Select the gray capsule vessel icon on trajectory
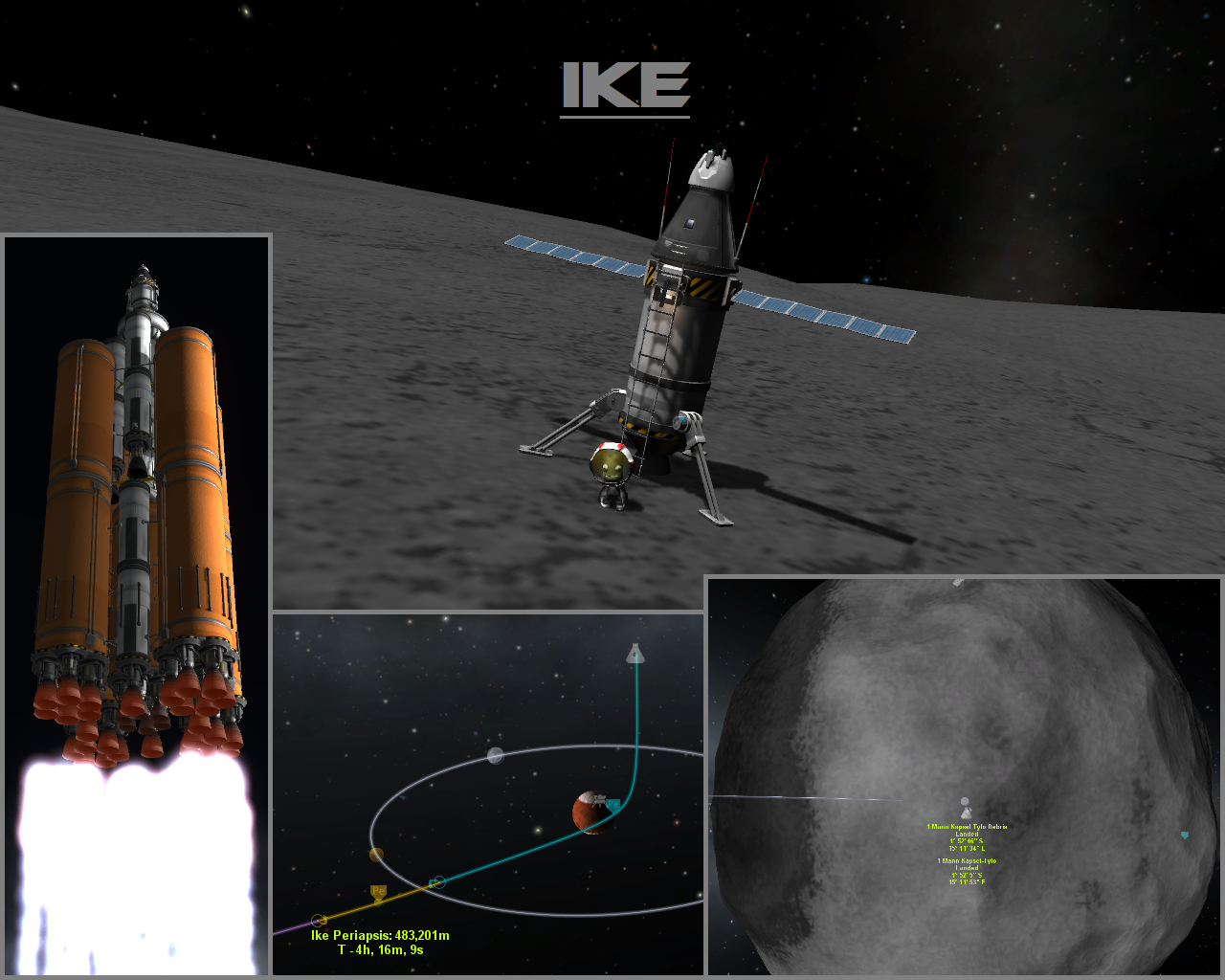1225x980 pixels. (634, 654)
